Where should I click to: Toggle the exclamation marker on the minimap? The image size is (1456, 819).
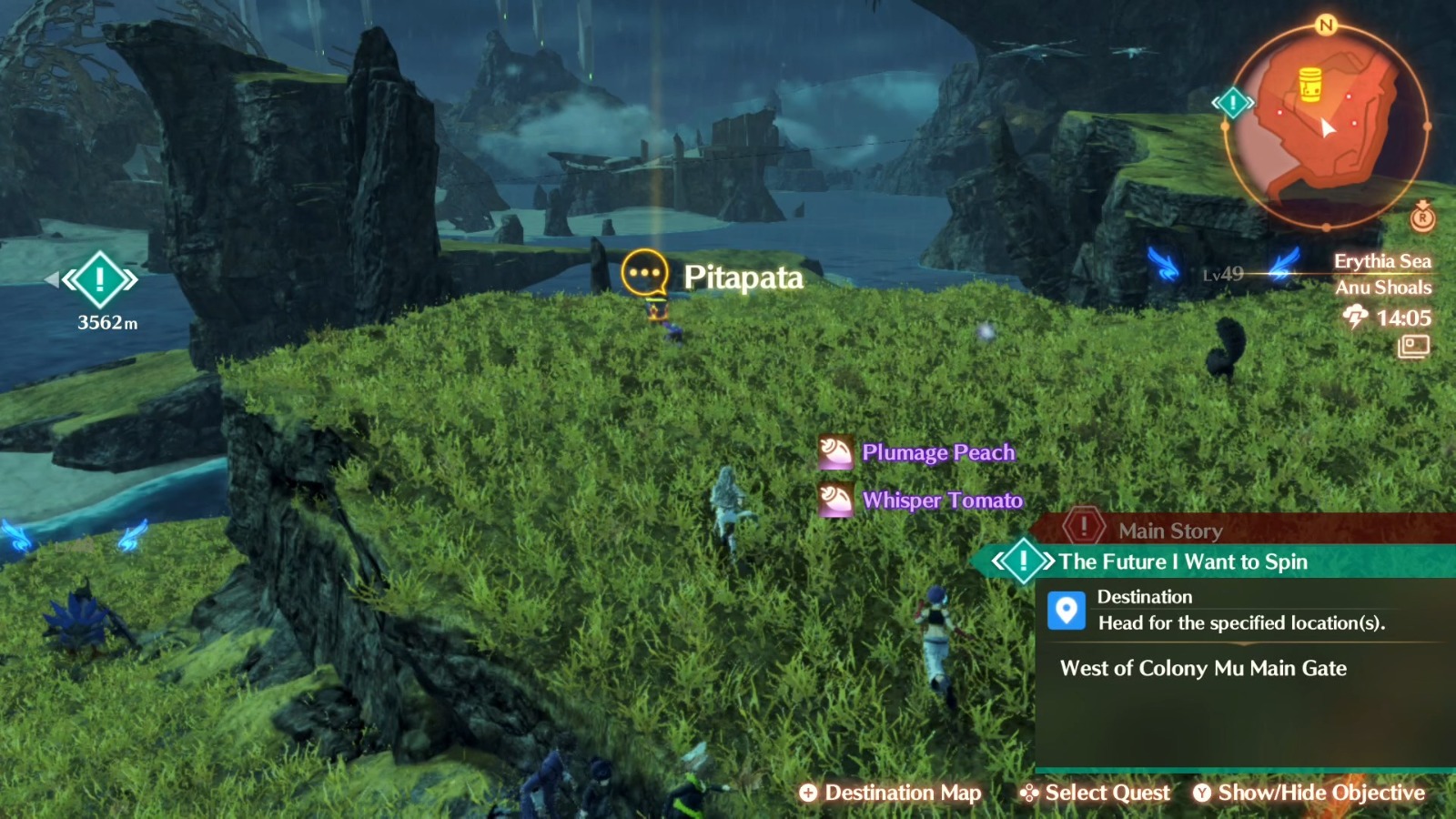1231,103
